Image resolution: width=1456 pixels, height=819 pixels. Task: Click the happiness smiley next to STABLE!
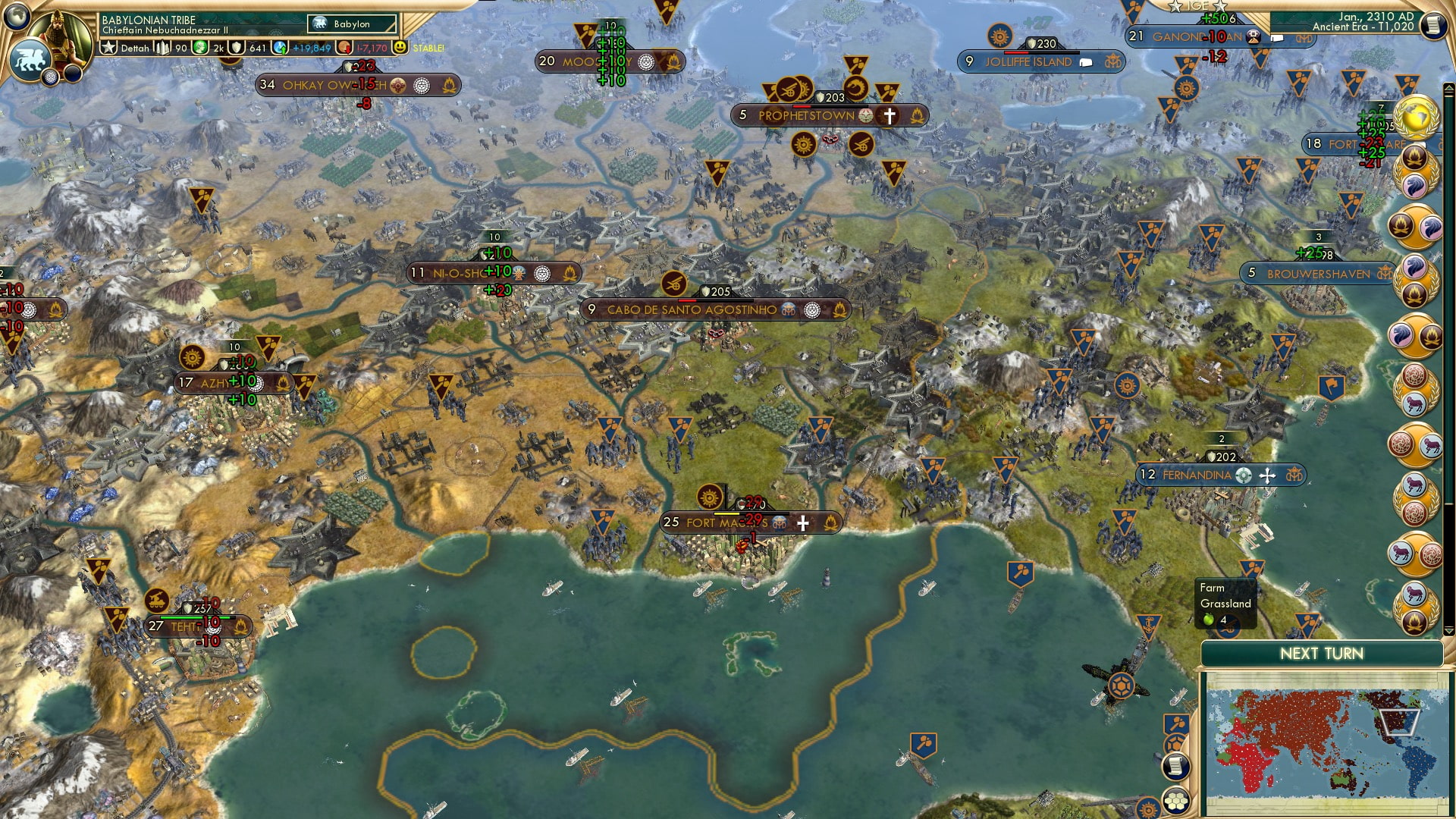click(400, 47)
